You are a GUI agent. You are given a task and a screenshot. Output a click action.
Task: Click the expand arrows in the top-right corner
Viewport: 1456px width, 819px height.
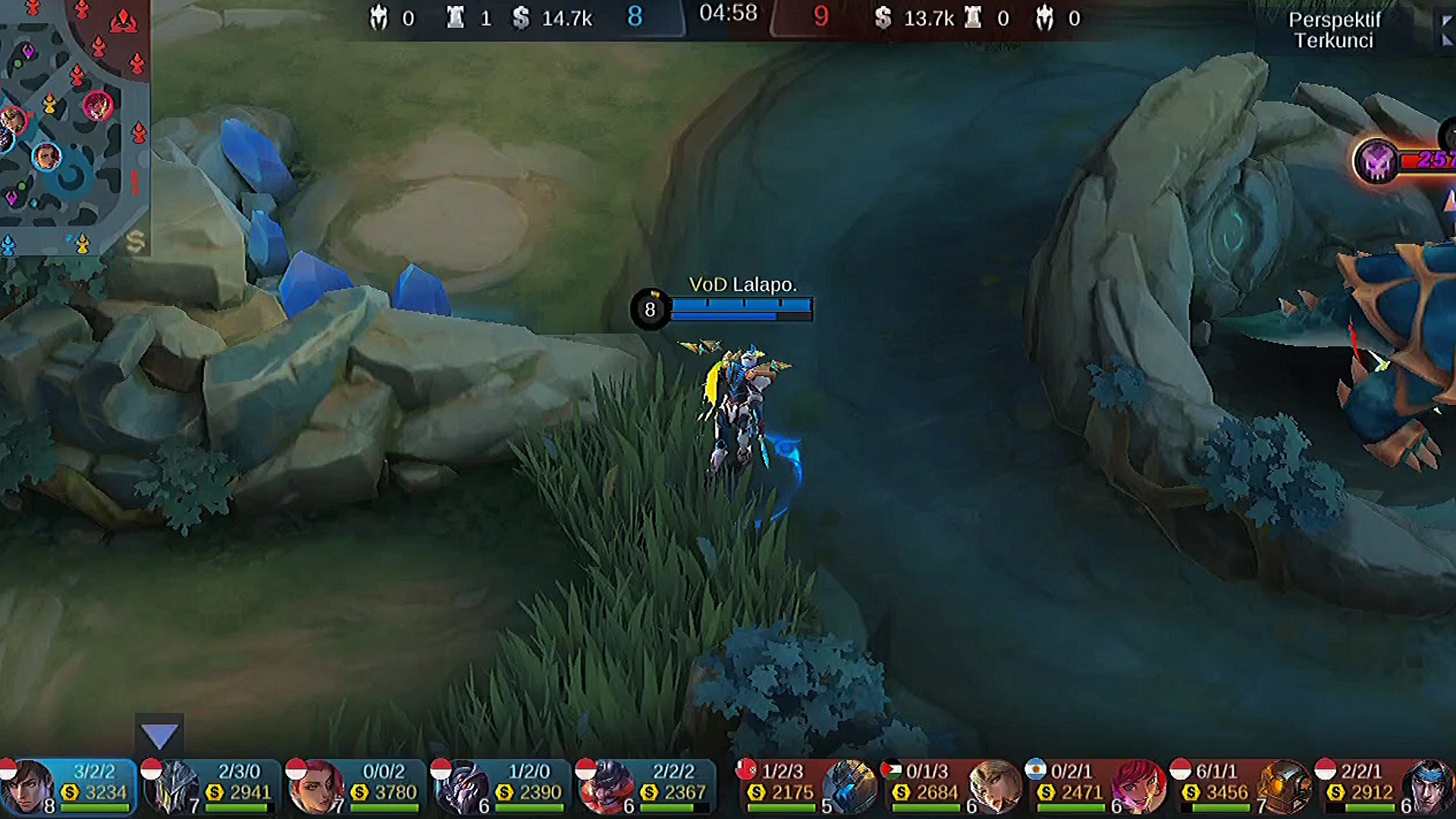(x=1447, y=30)
